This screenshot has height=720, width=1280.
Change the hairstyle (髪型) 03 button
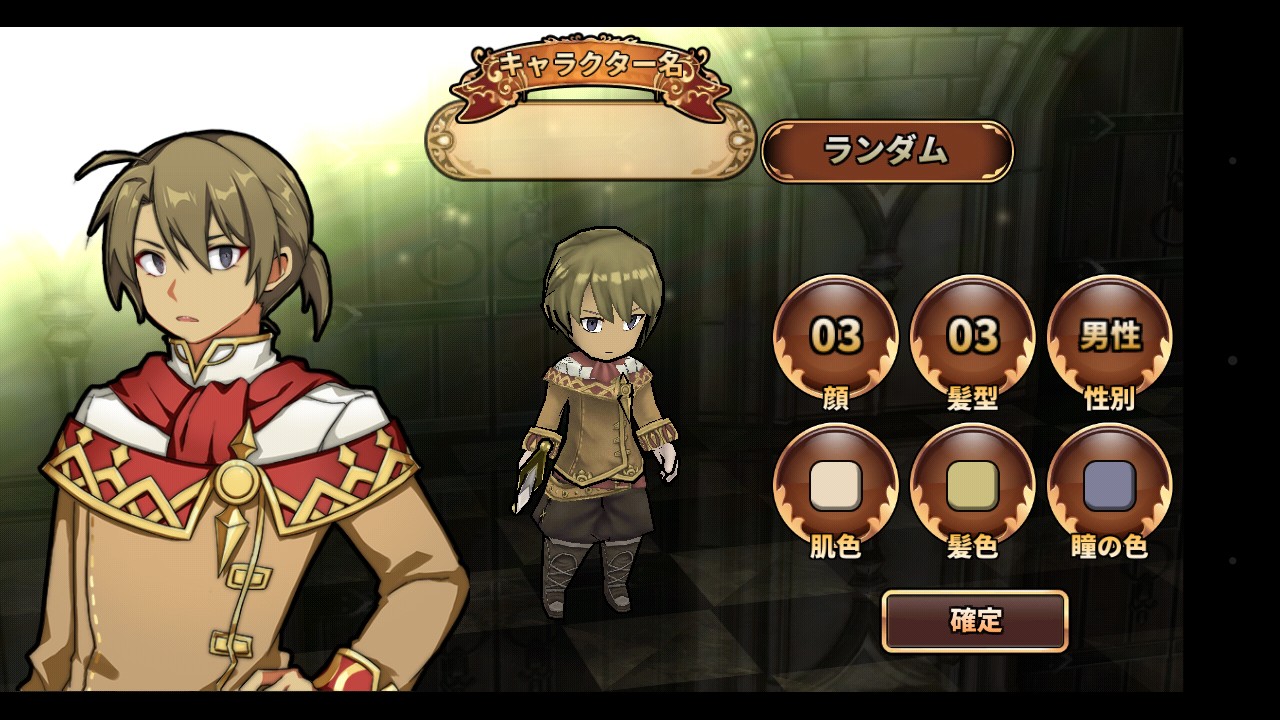tap(972, 336)
